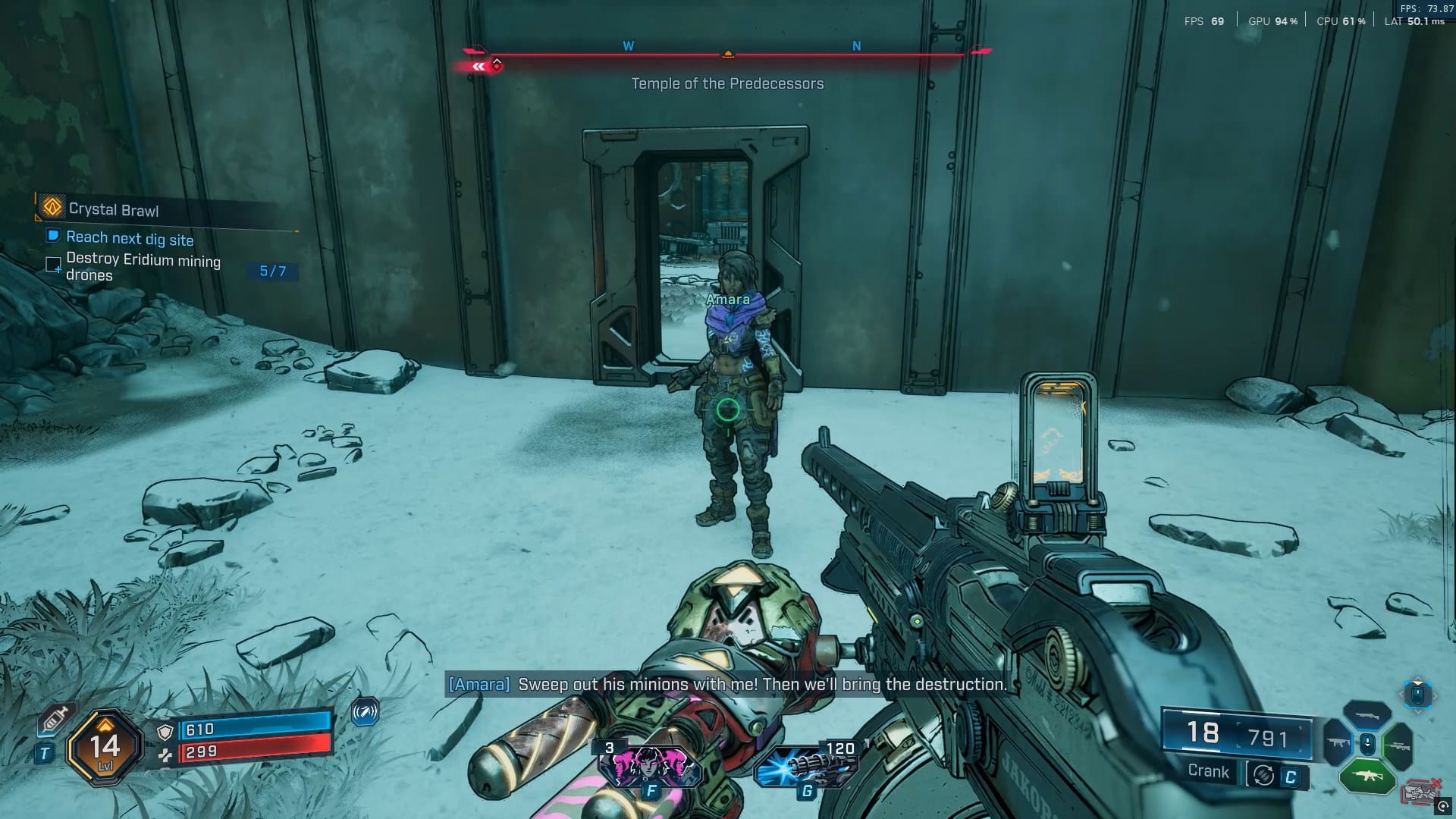Image resolution: width=1456 pixels, height=819 pixels.
Task: Click the crossed-out map icon in the corner
Action: [x=1420, y=792]
